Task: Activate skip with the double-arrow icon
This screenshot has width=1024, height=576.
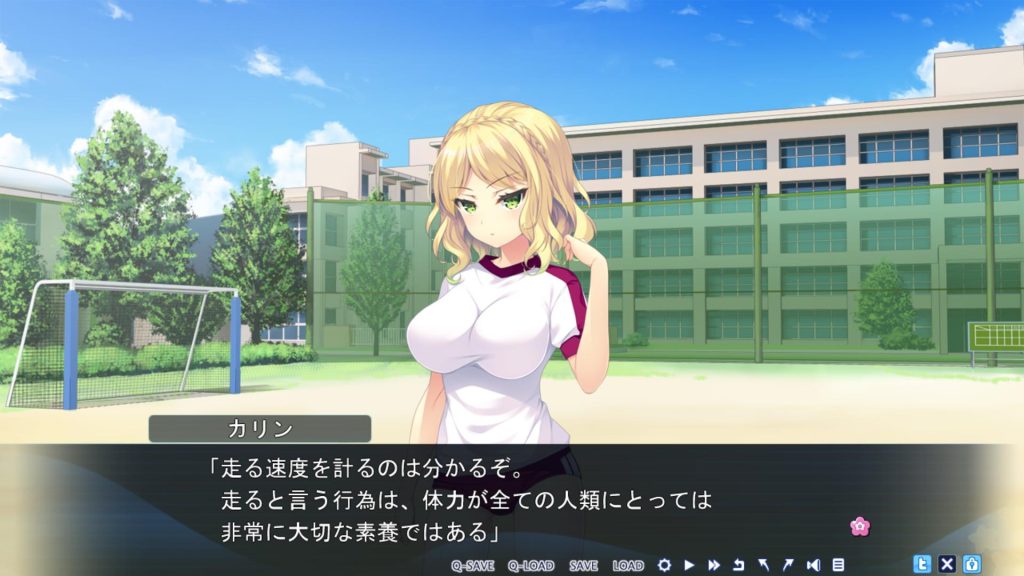Action: tap(714, 565)
